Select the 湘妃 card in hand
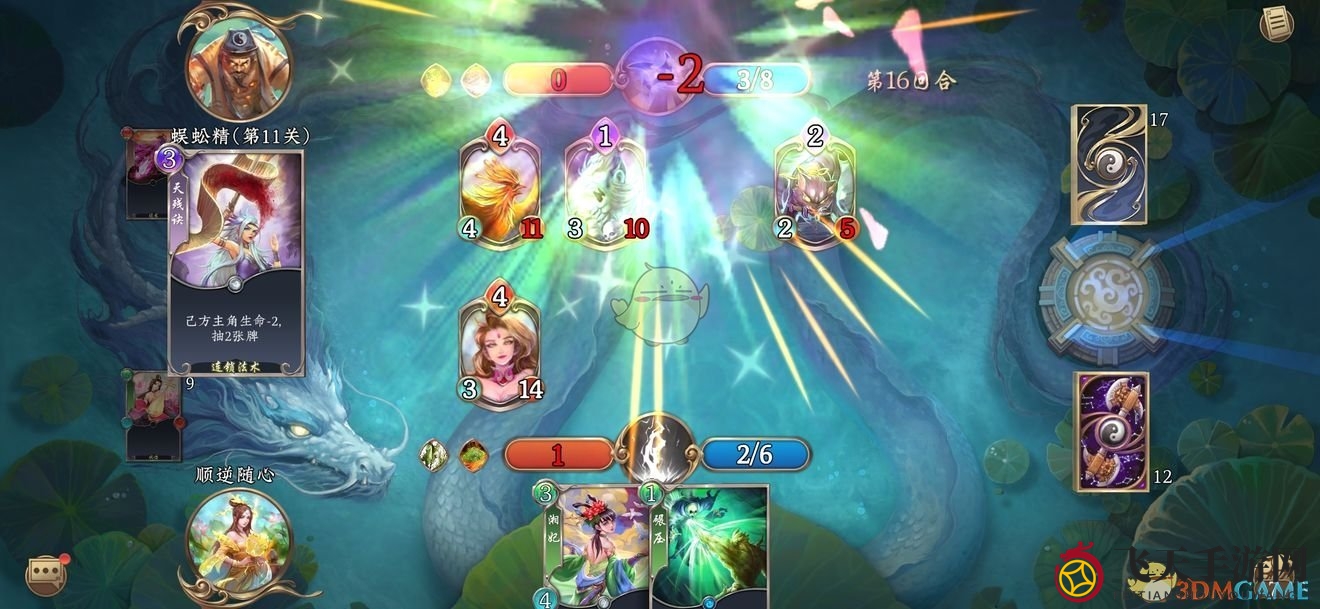This screenshot has width=1320, height=609. (x=596, y=546)
